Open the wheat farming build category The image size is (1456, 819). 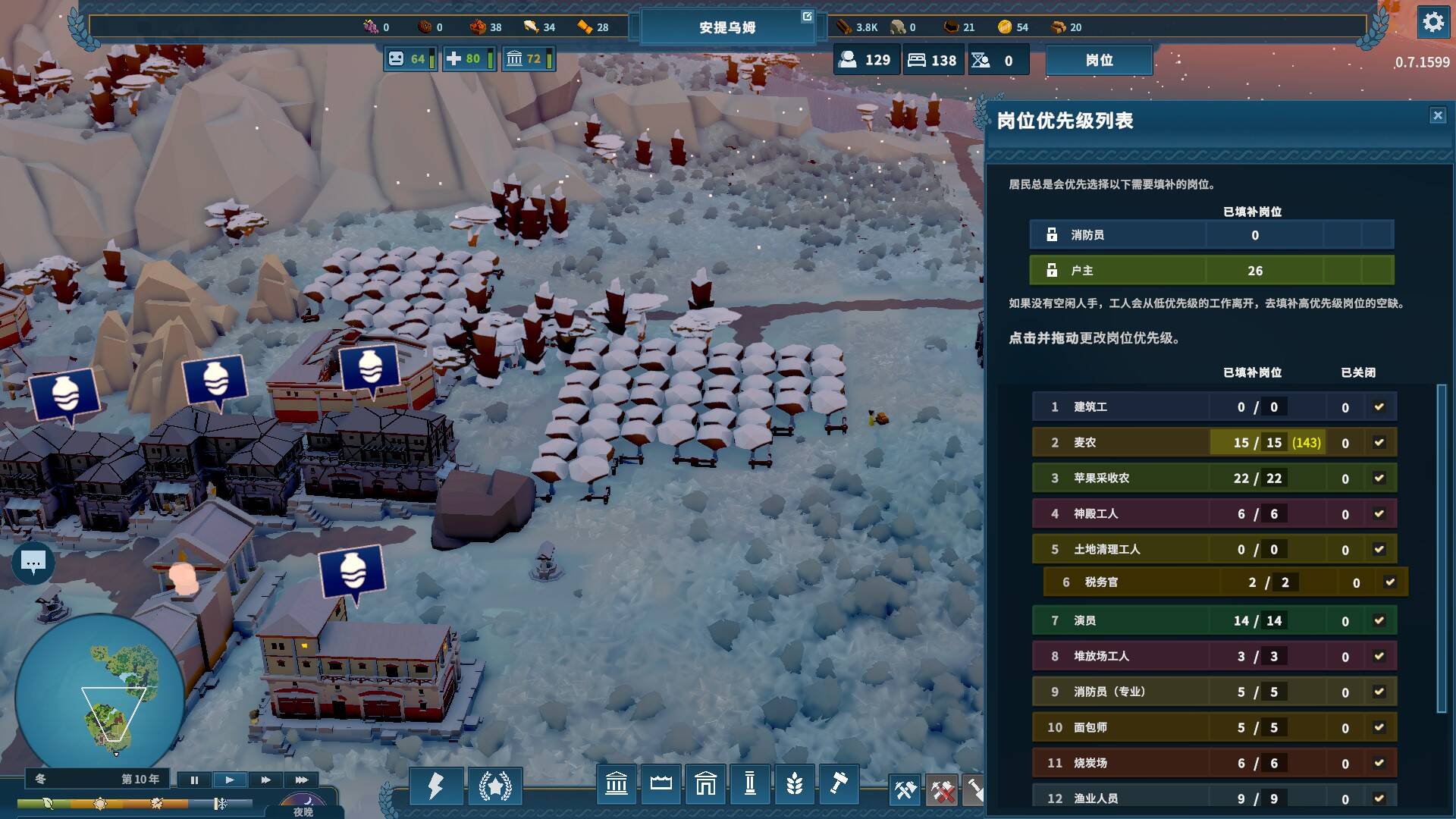[x=794, y=783]
